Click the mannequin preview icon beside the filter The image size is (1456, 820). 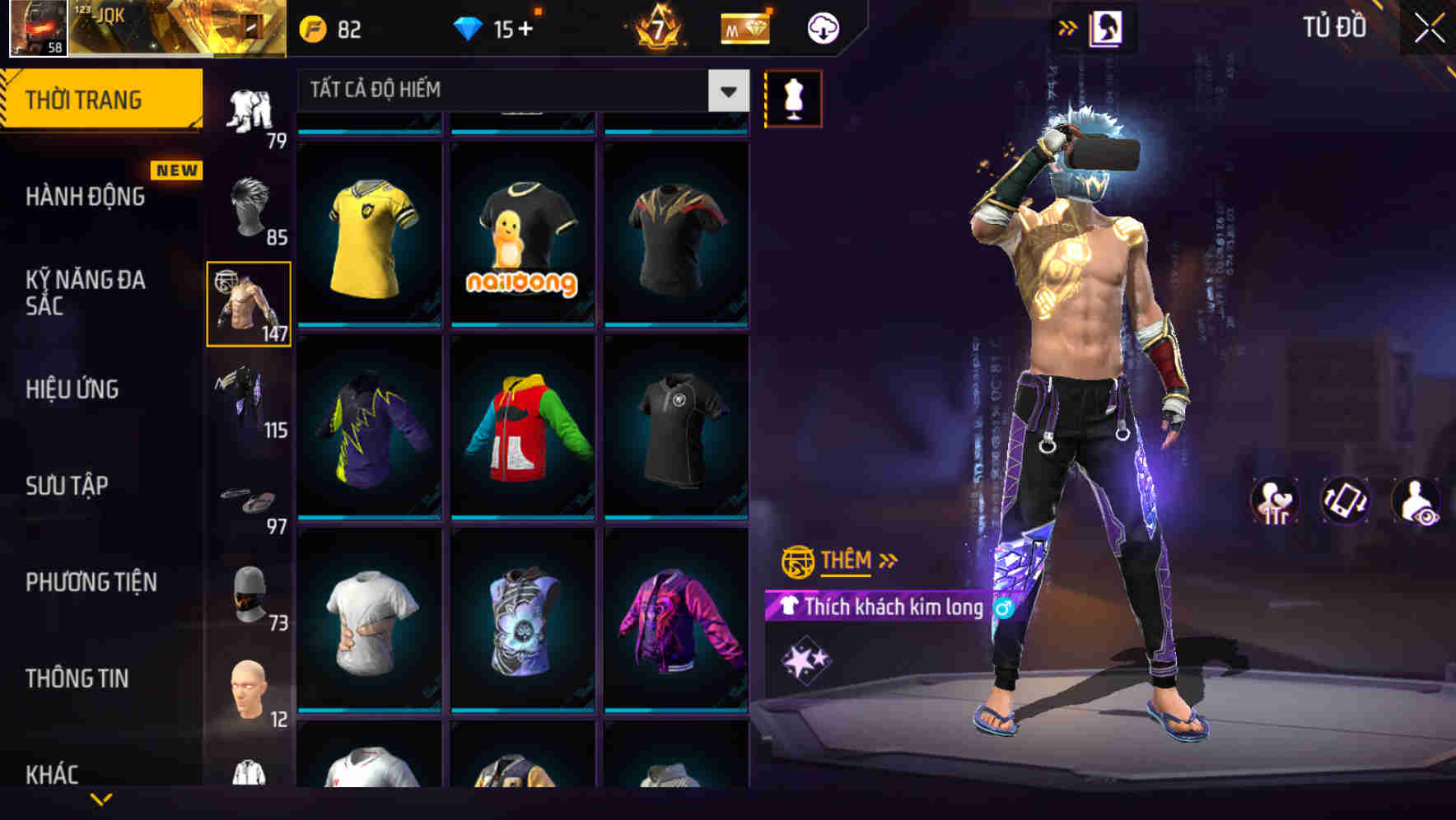(x=793, y=98)
